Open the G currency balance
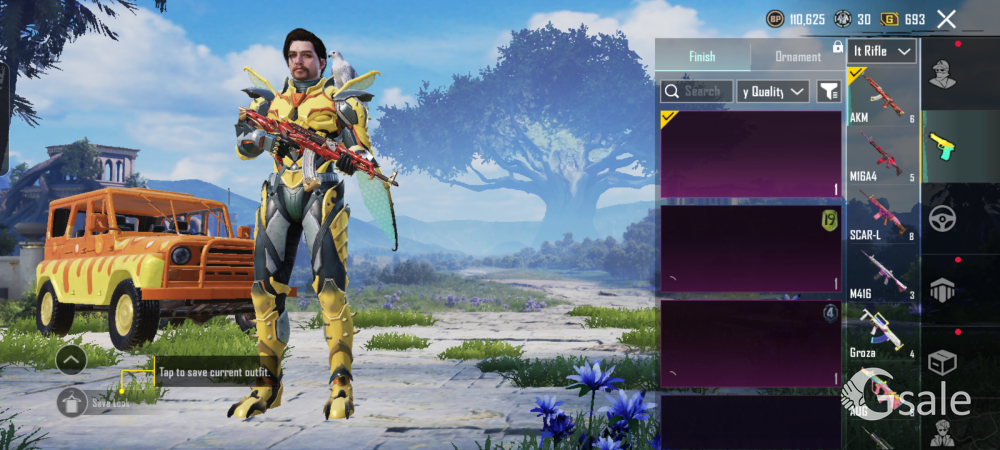 903,19
